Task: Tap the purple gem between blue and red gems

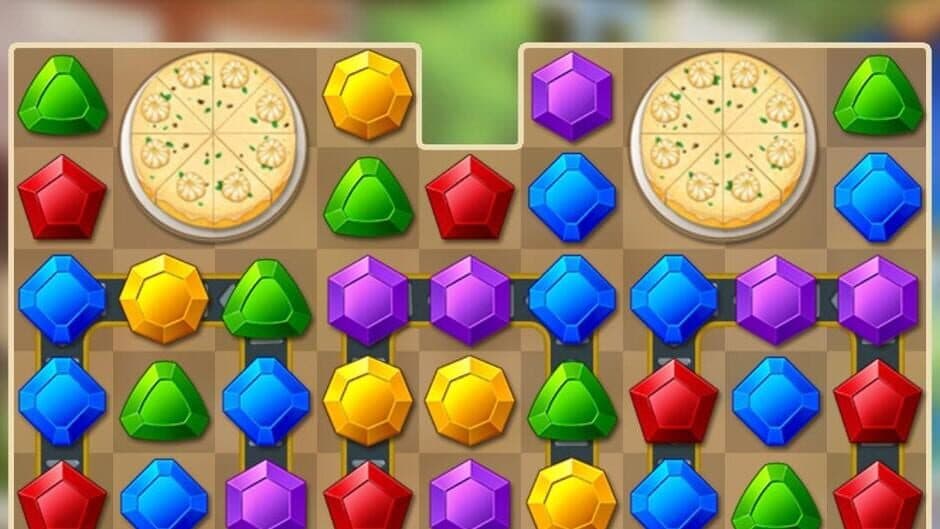Action: click(266, 495)
